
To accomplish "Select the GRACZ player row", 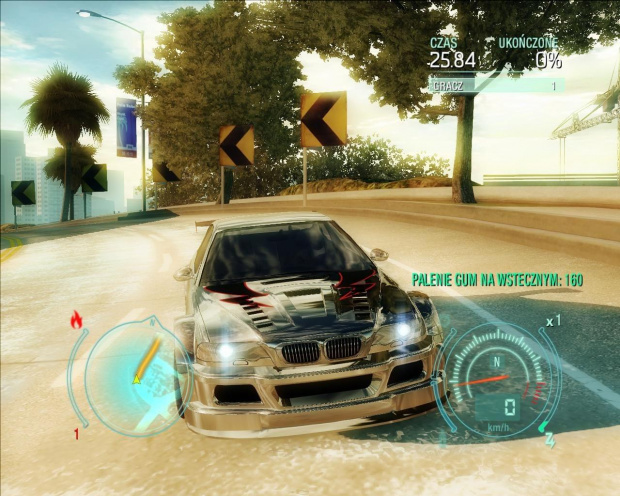I will pyautogui.click(x=495, y=87).
